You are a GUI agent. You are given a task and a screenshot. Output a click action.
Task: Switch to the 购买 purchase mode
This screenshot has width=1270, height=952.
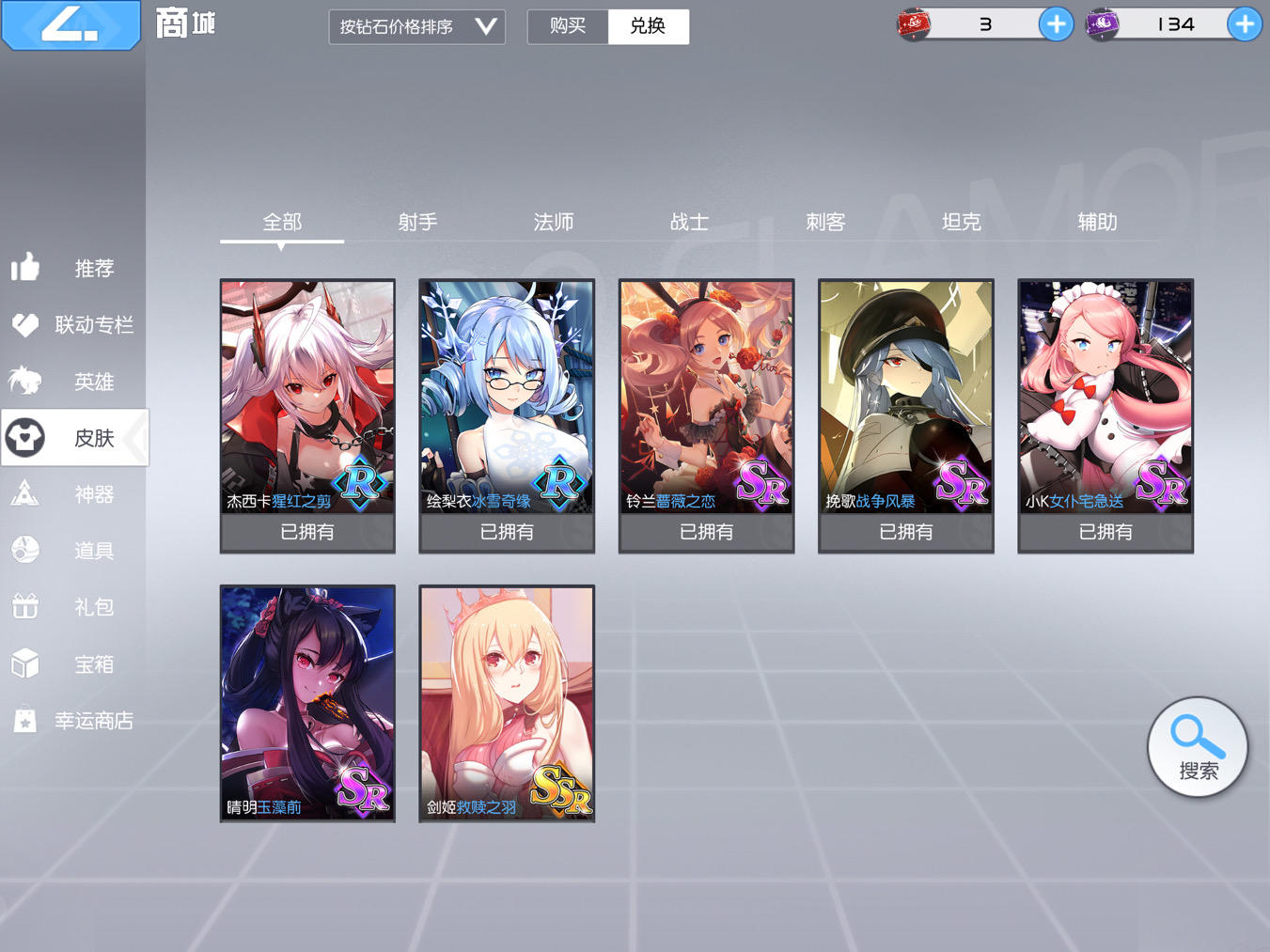568,26
